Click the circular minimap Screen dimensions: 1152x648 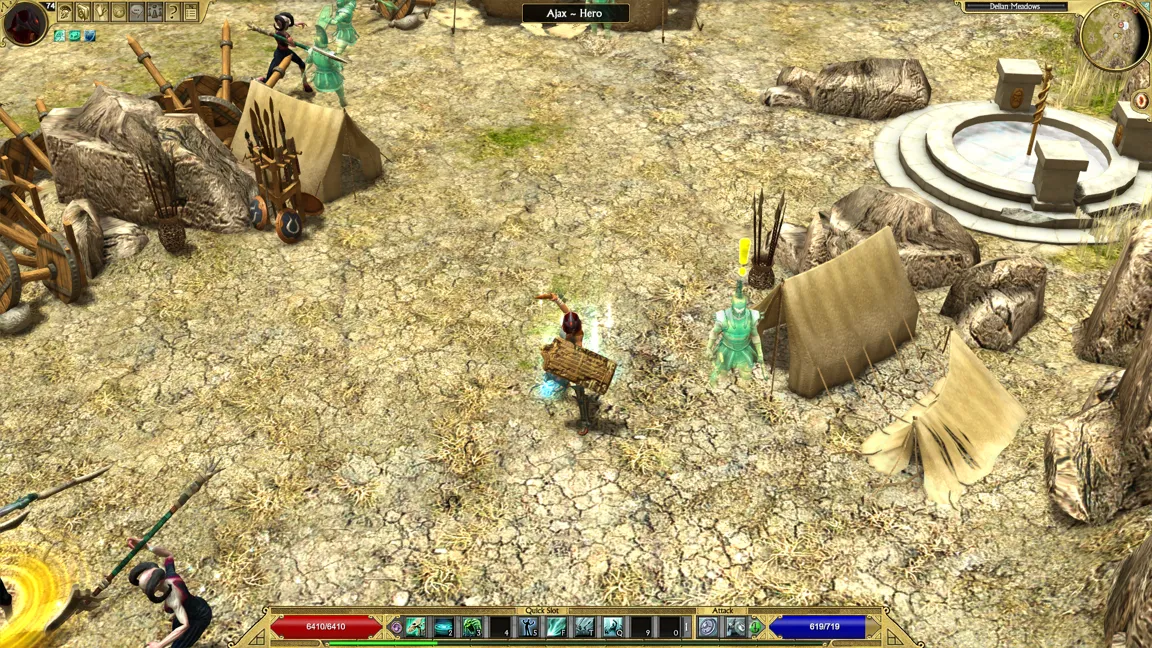(1112, 37)
